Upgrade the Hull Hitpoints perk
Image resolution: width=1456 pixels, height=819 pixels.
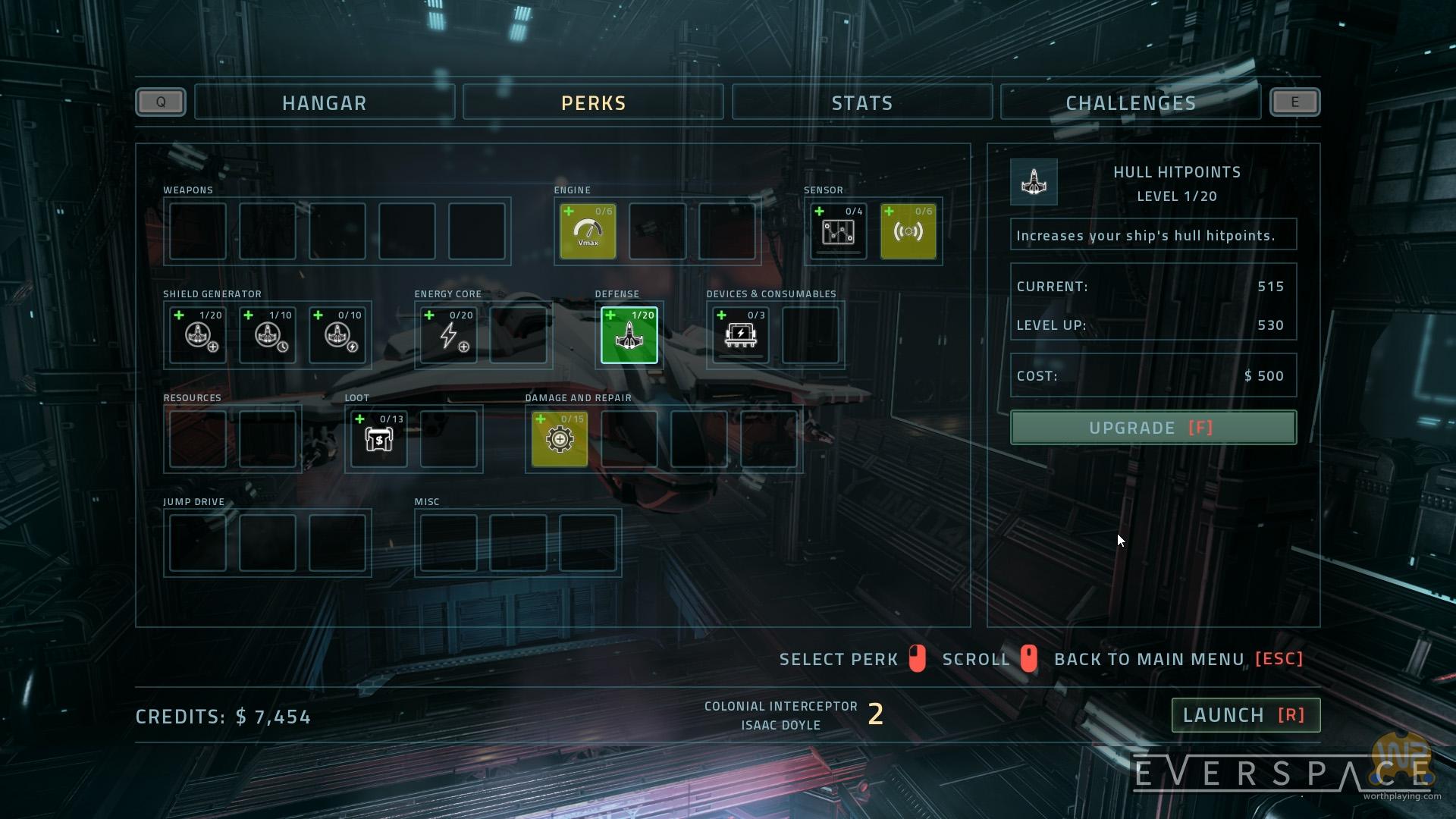[x=1153, y=428]
